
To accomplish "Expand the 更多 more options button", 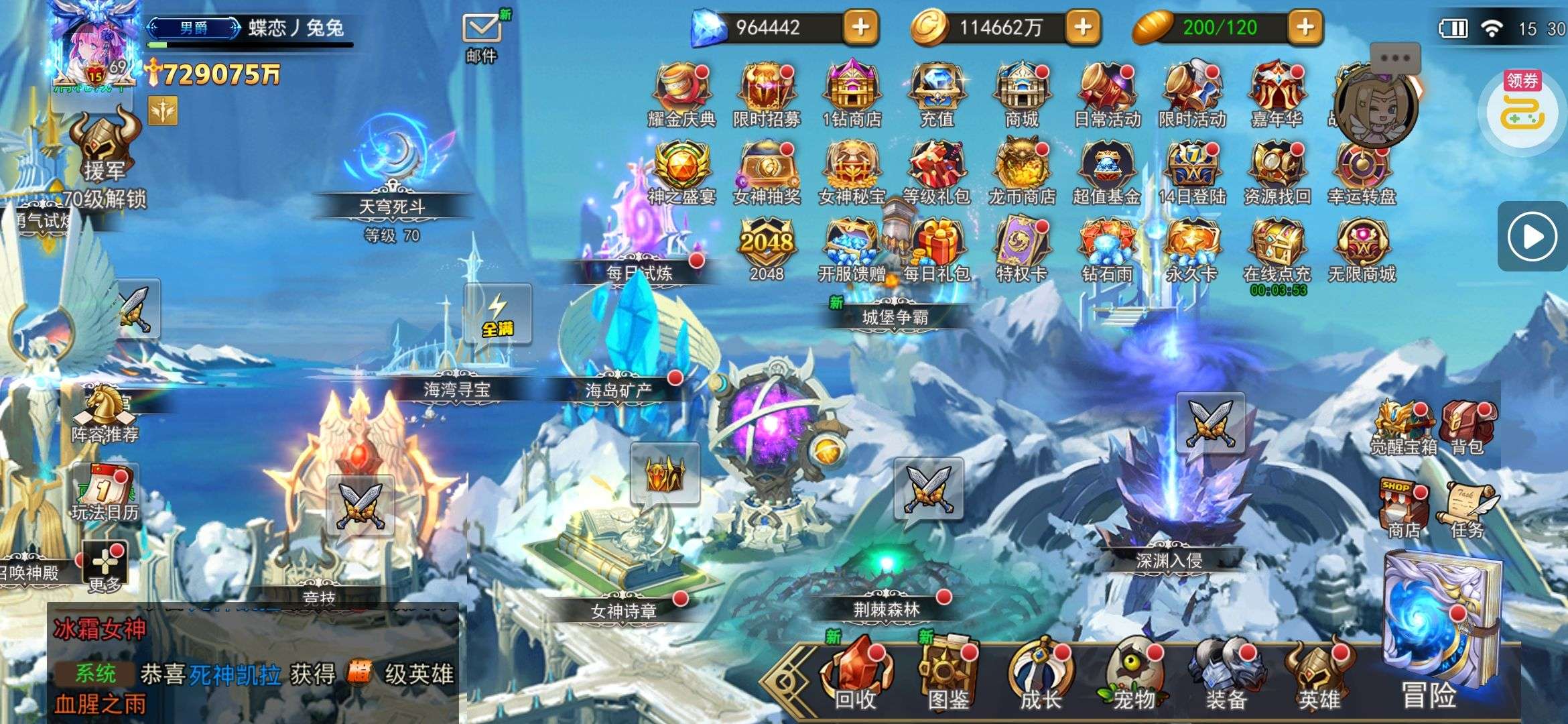I will click(105, 566).
